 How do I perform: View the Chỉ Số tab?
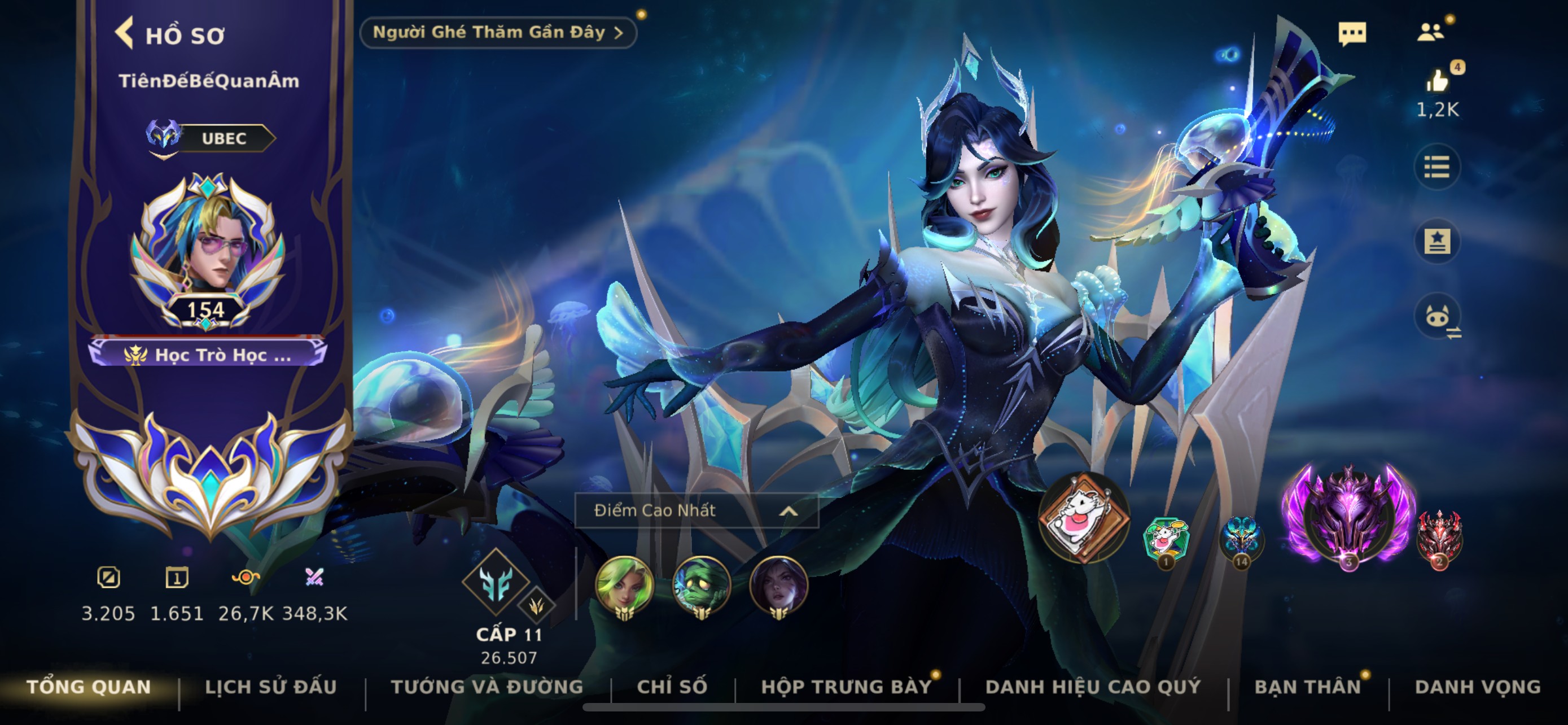(672, 687)
